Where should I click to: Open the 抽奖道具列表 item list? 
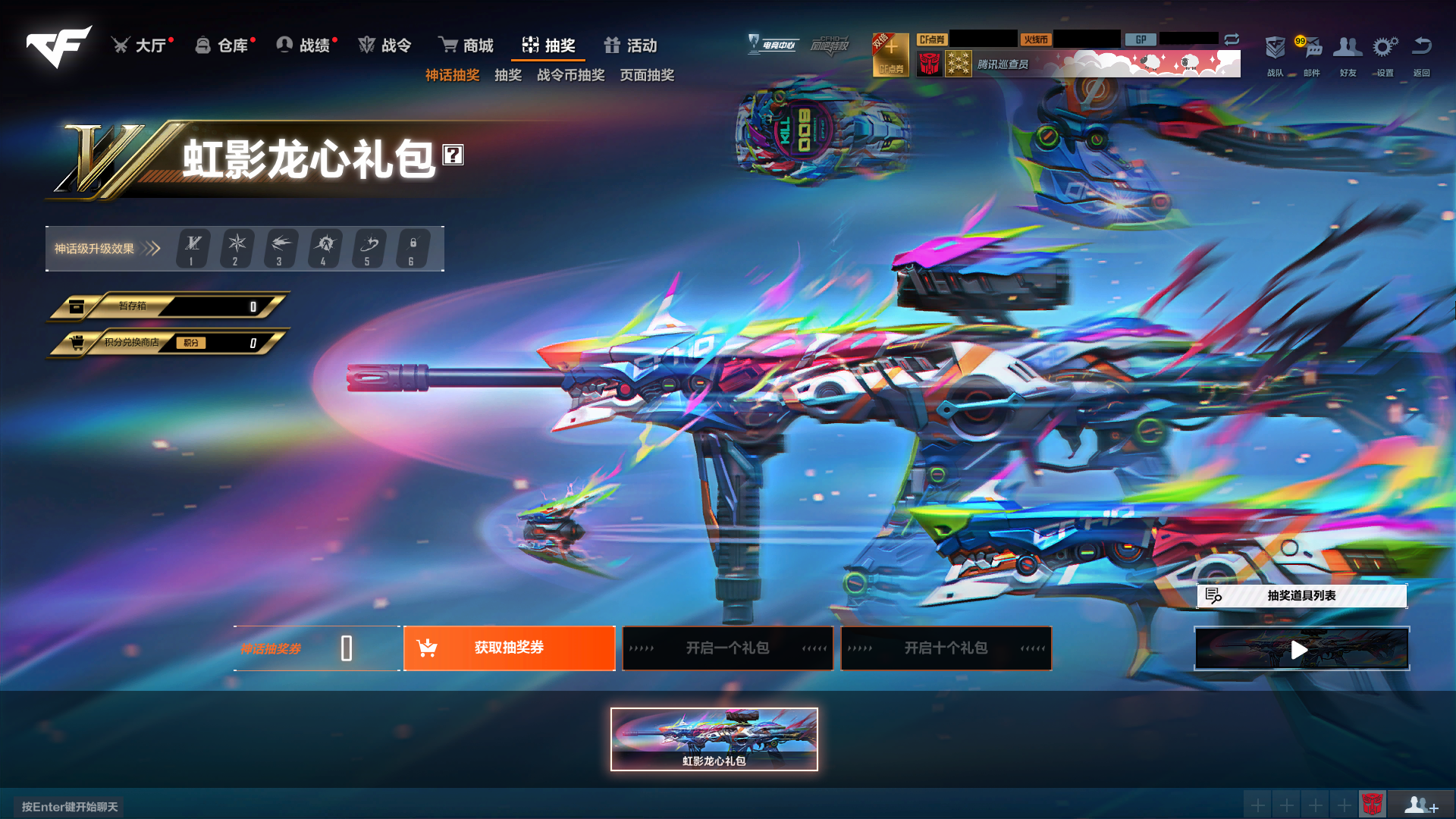click(x=1301, y=597)
